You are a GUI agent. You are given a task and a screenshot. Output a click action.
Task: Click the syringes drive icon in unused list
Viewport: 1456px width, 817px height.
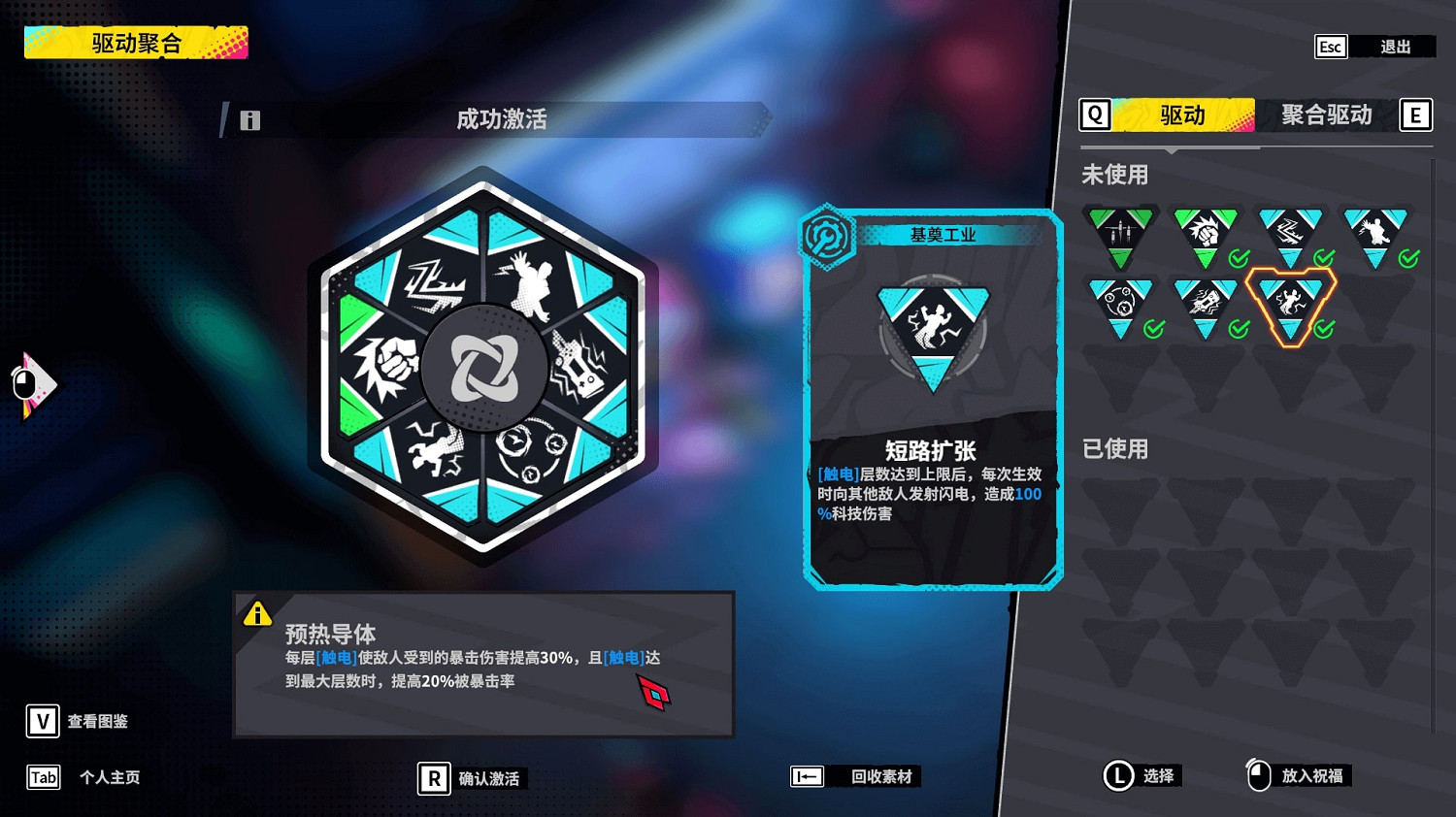coord(1119,231)
